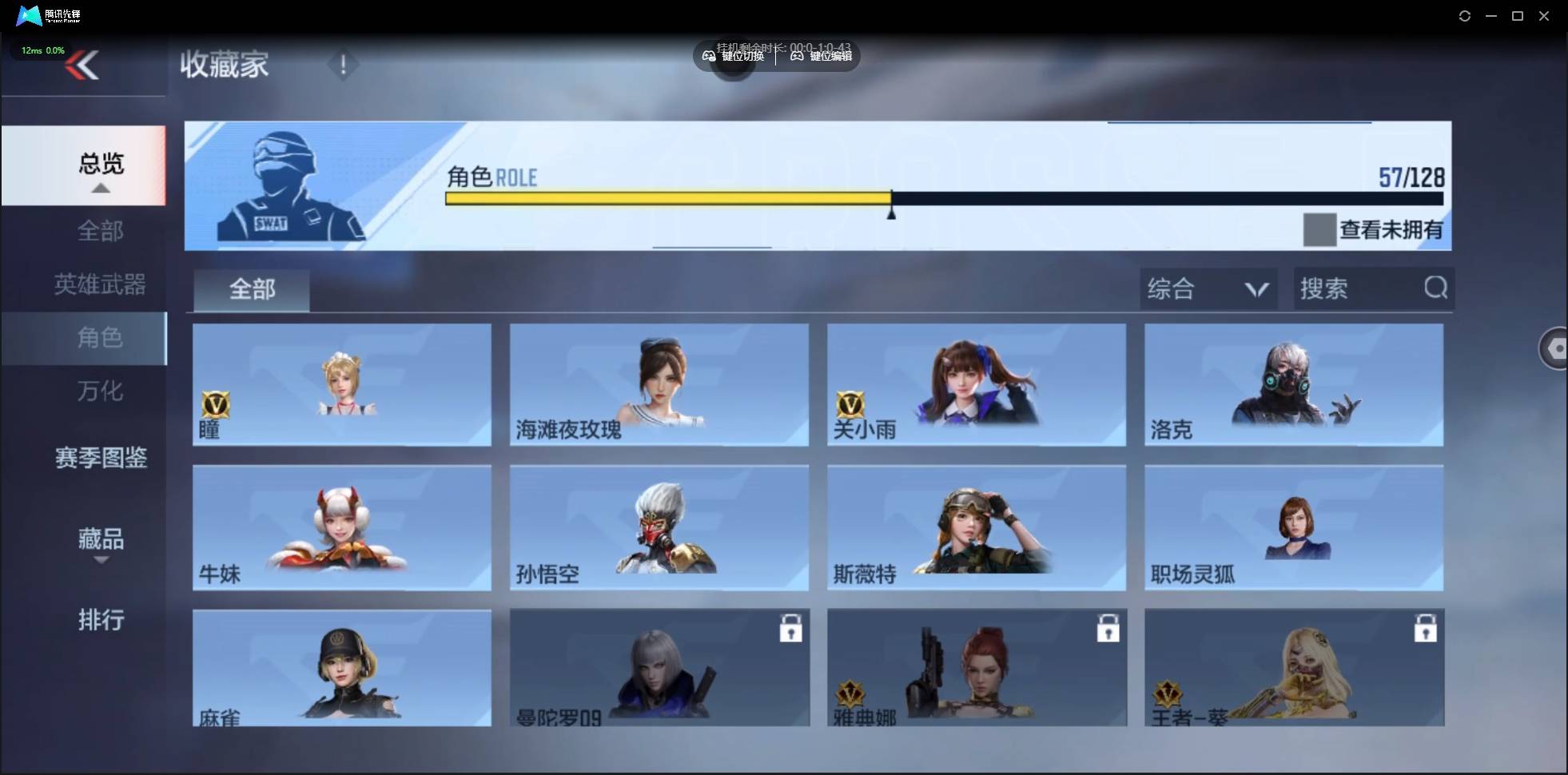Open the floating sidebar circle on the right edge
Image resolution: width=1568 pixels, height=775 pixels.
pyautogui.click(x=1555, y=348)
